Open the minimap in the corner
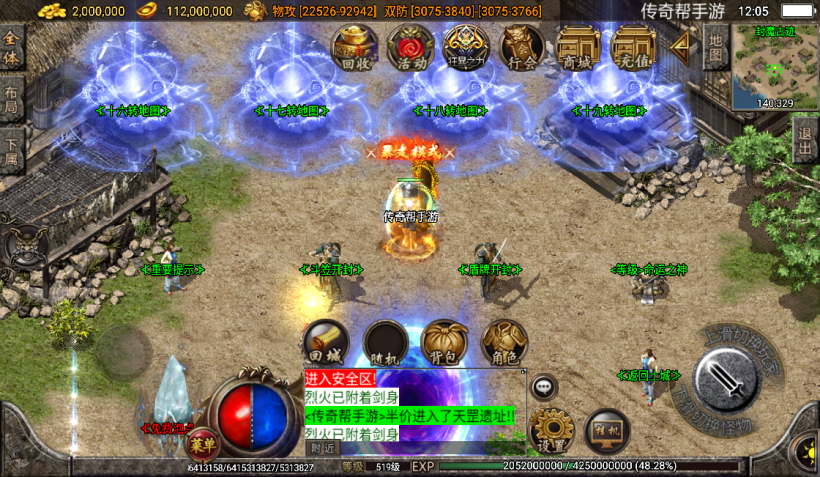 tap(774, 65)
